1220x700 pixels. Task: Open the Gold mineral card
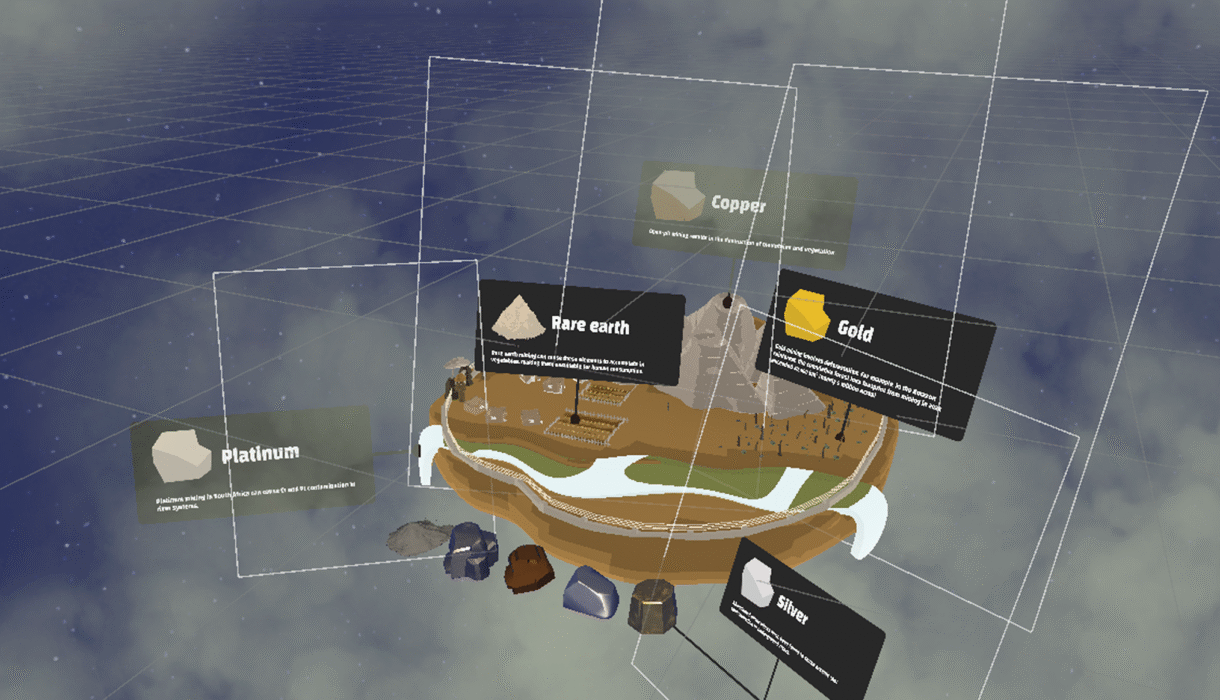pos(875,350)
